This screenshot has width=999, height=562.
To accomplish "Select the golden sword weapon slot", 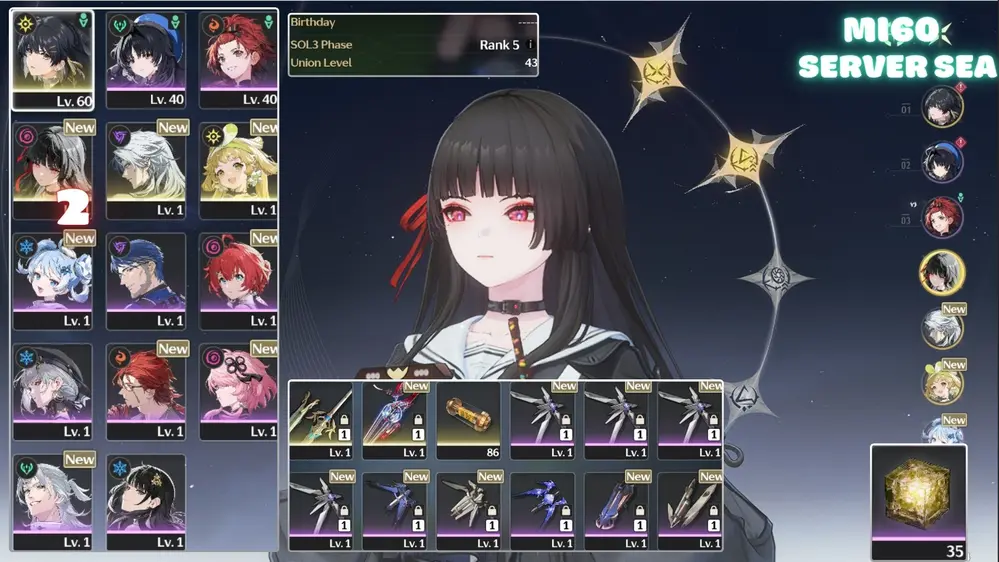I will tap(321, 419).
